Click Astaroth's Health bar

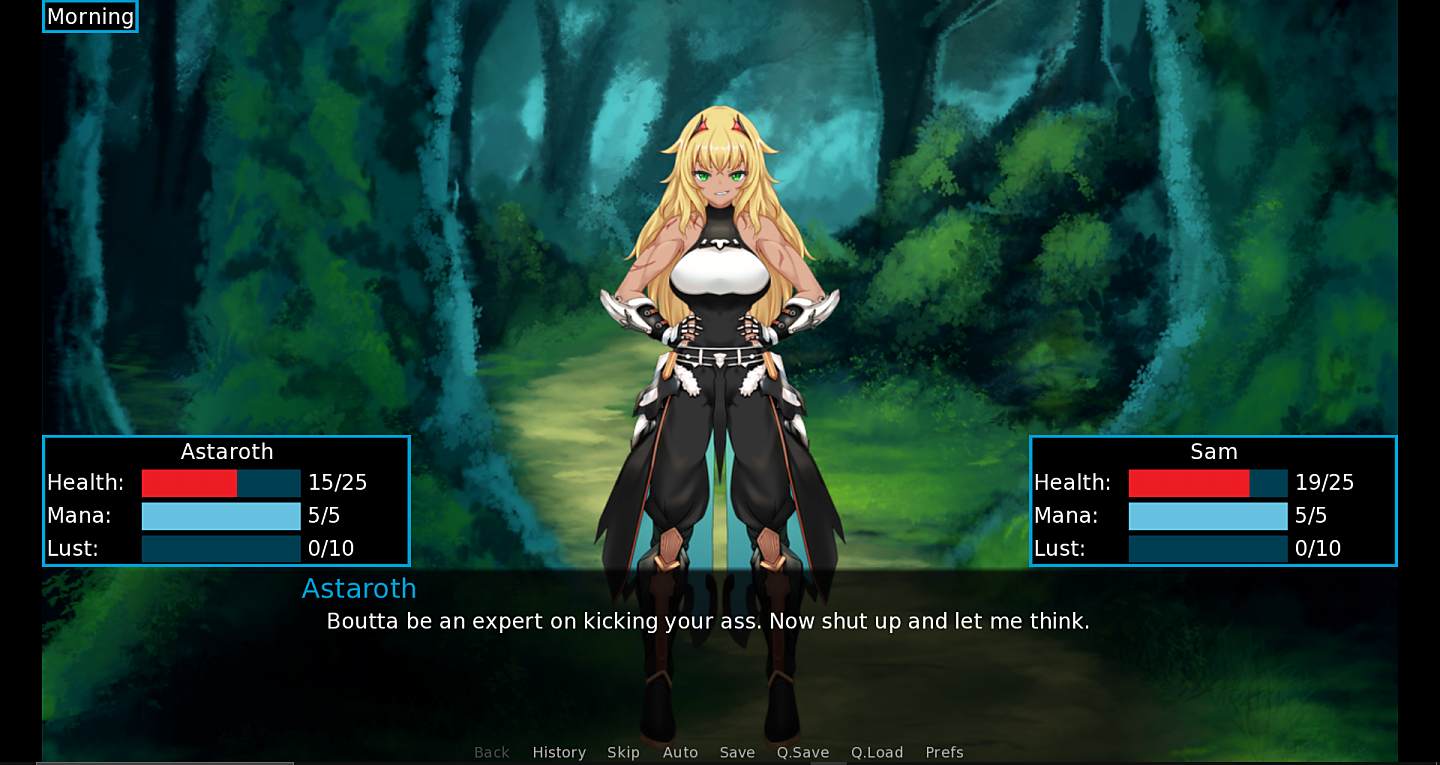(x=221, y=483)
